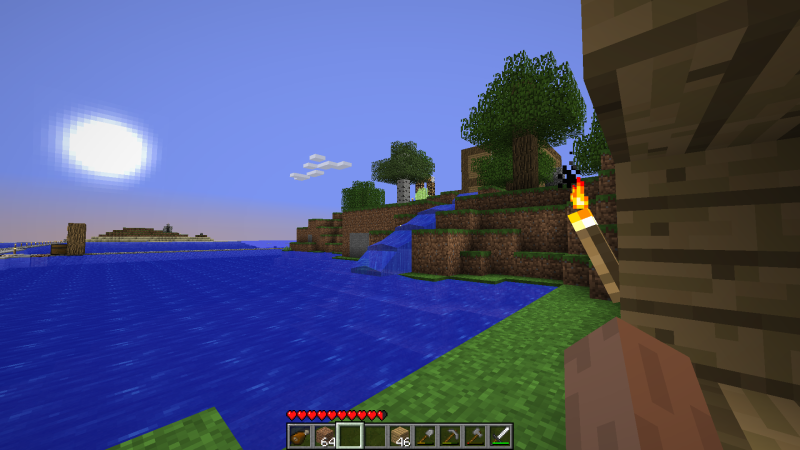Select the cooked meat hotbar slot
Screen dimensions: 800x450
pyautogui.click(x=299, y=435)
